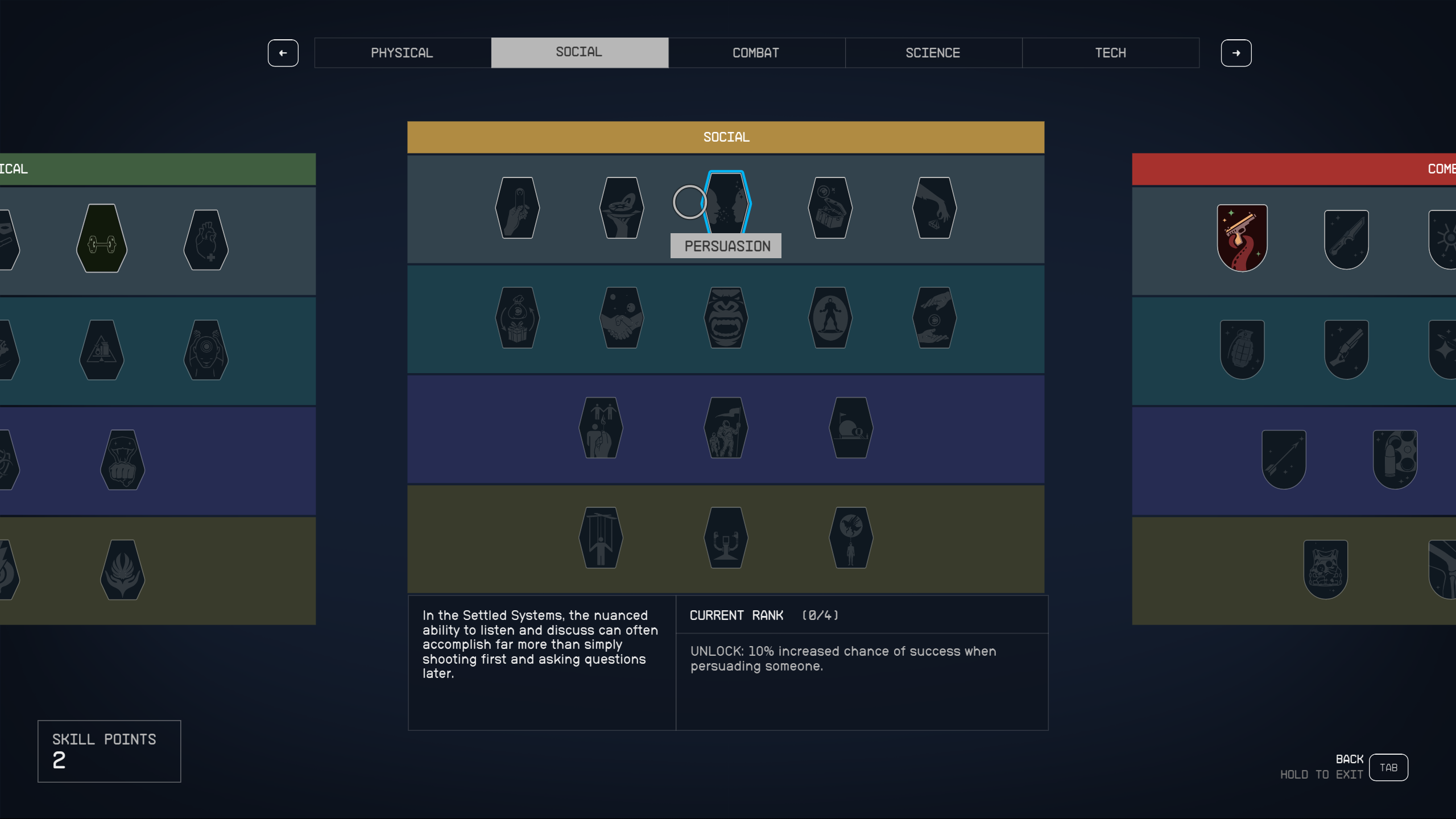Select the Gastronomy skill with the dish icon
This screenshot has width=1456, height=819.
621,208
